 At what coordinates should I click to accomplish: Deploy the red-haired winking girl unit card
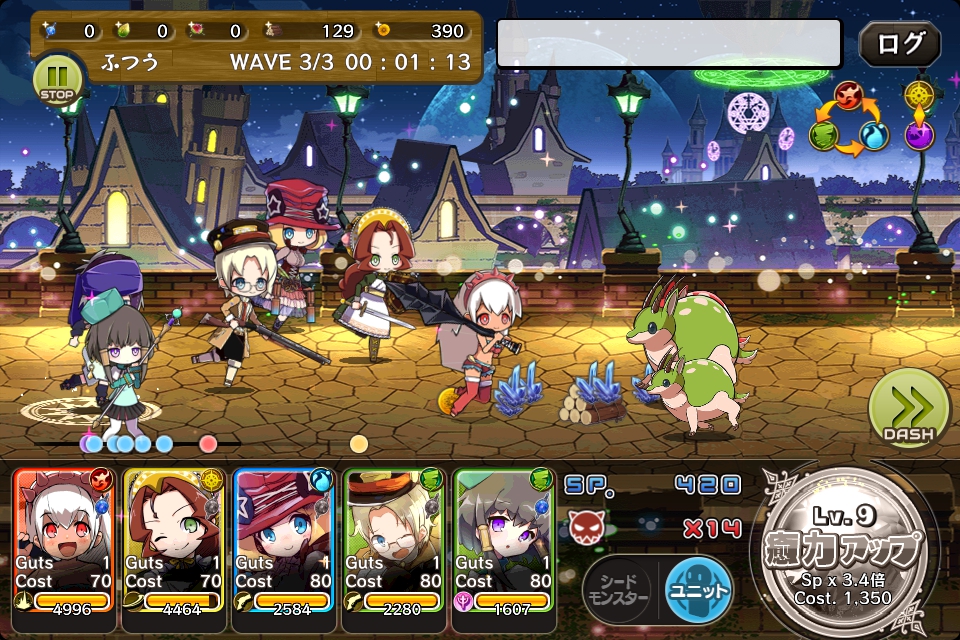click(x=173, y=540)
